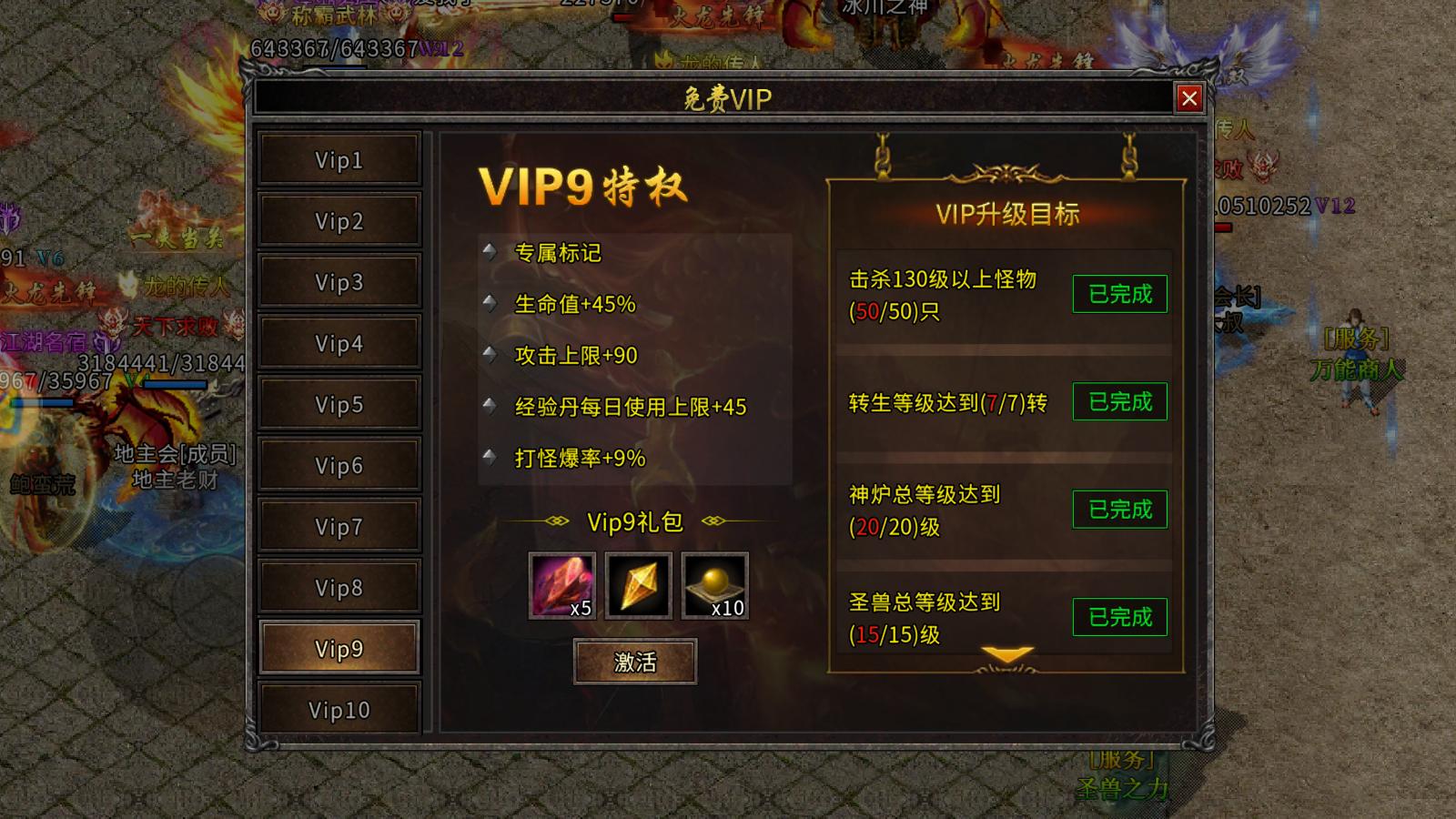The height and width of the screenshot is (819, 1456).
Task: Toggle the 转生等级达到 completed state
Action: tap(1119, 401)
